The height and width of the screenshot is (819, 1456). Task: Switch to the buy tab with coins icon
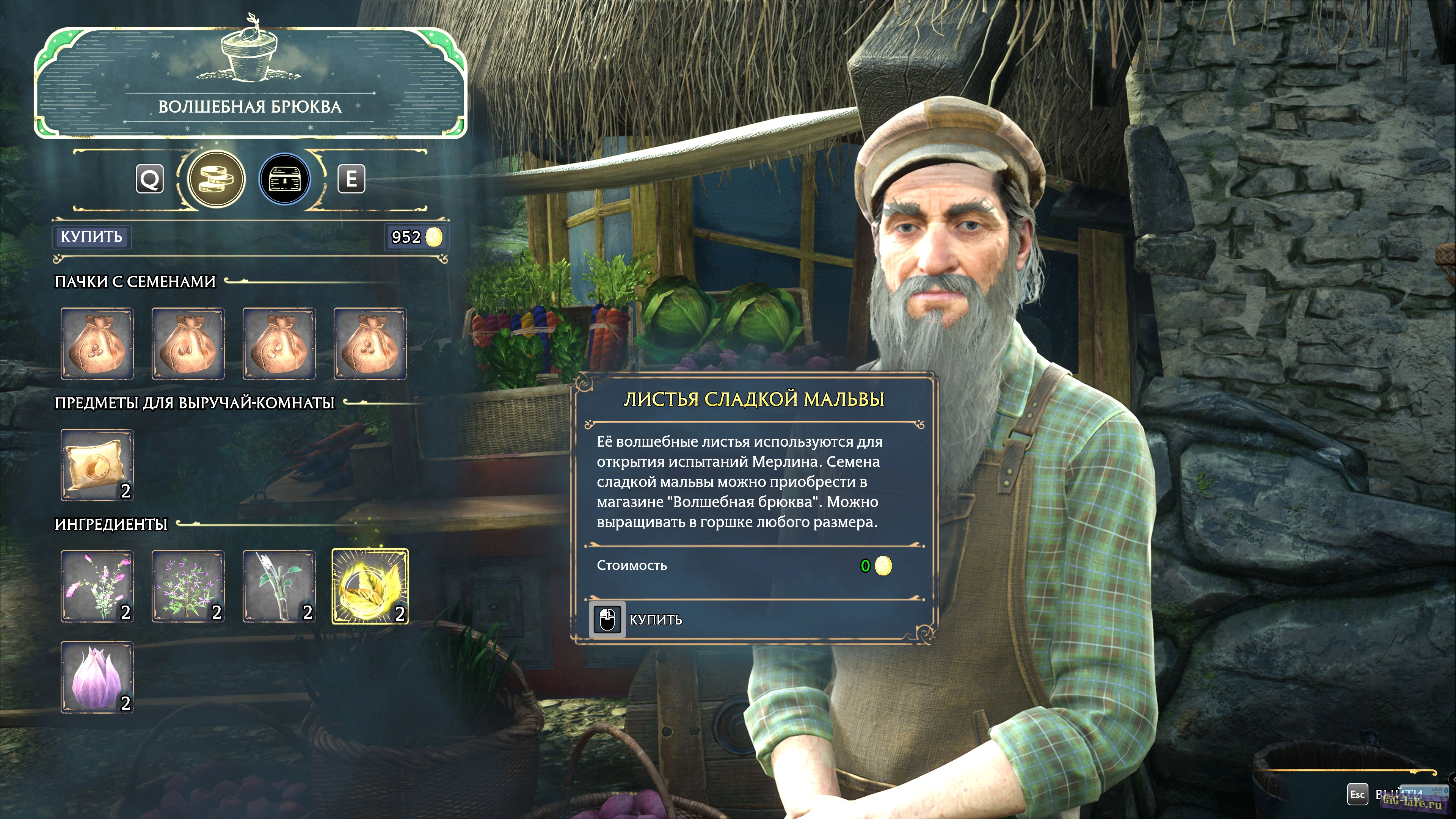point(216,179)
